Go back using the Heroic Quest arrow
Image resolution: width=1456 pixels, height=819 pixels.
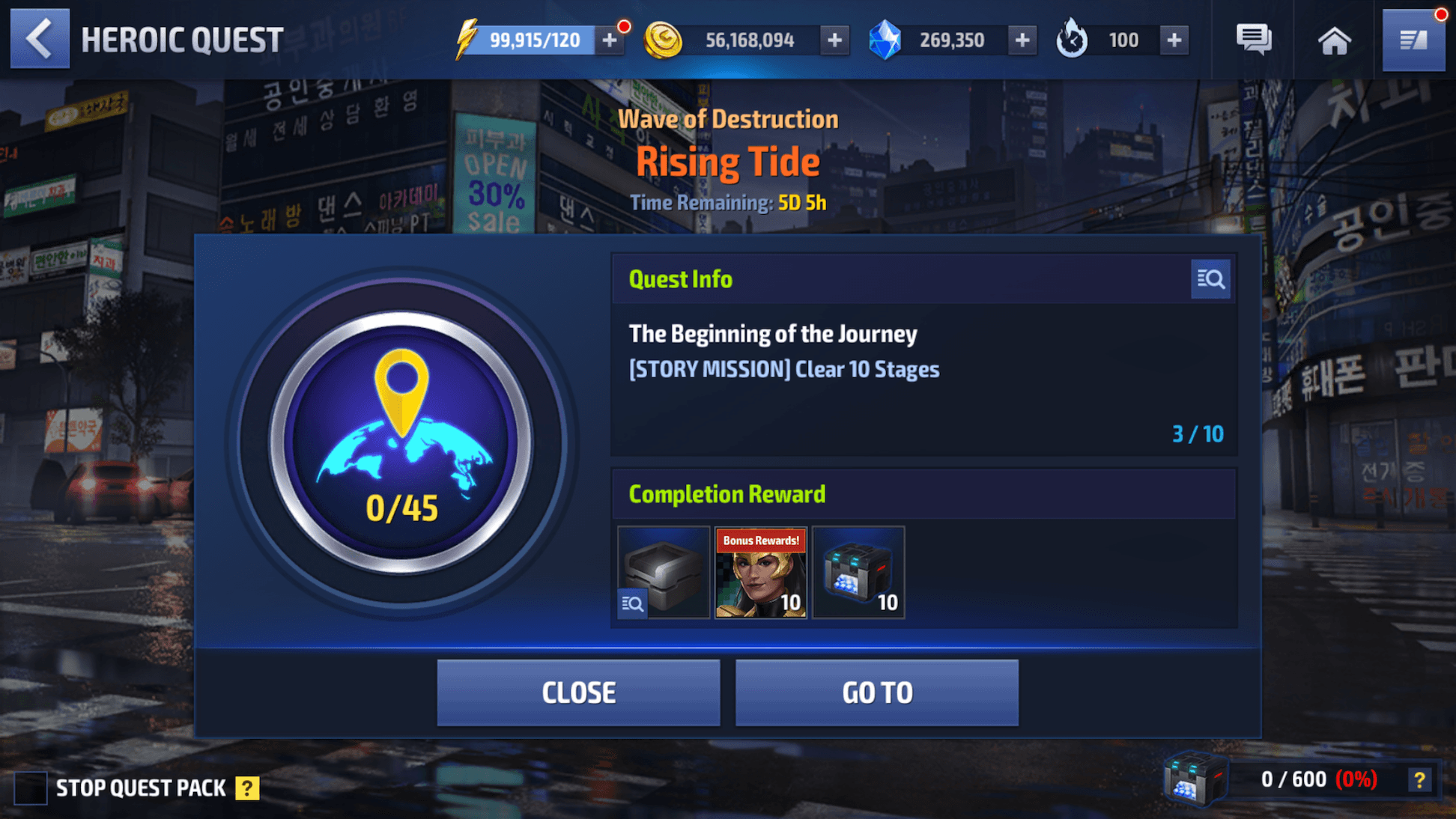(40, 39)
